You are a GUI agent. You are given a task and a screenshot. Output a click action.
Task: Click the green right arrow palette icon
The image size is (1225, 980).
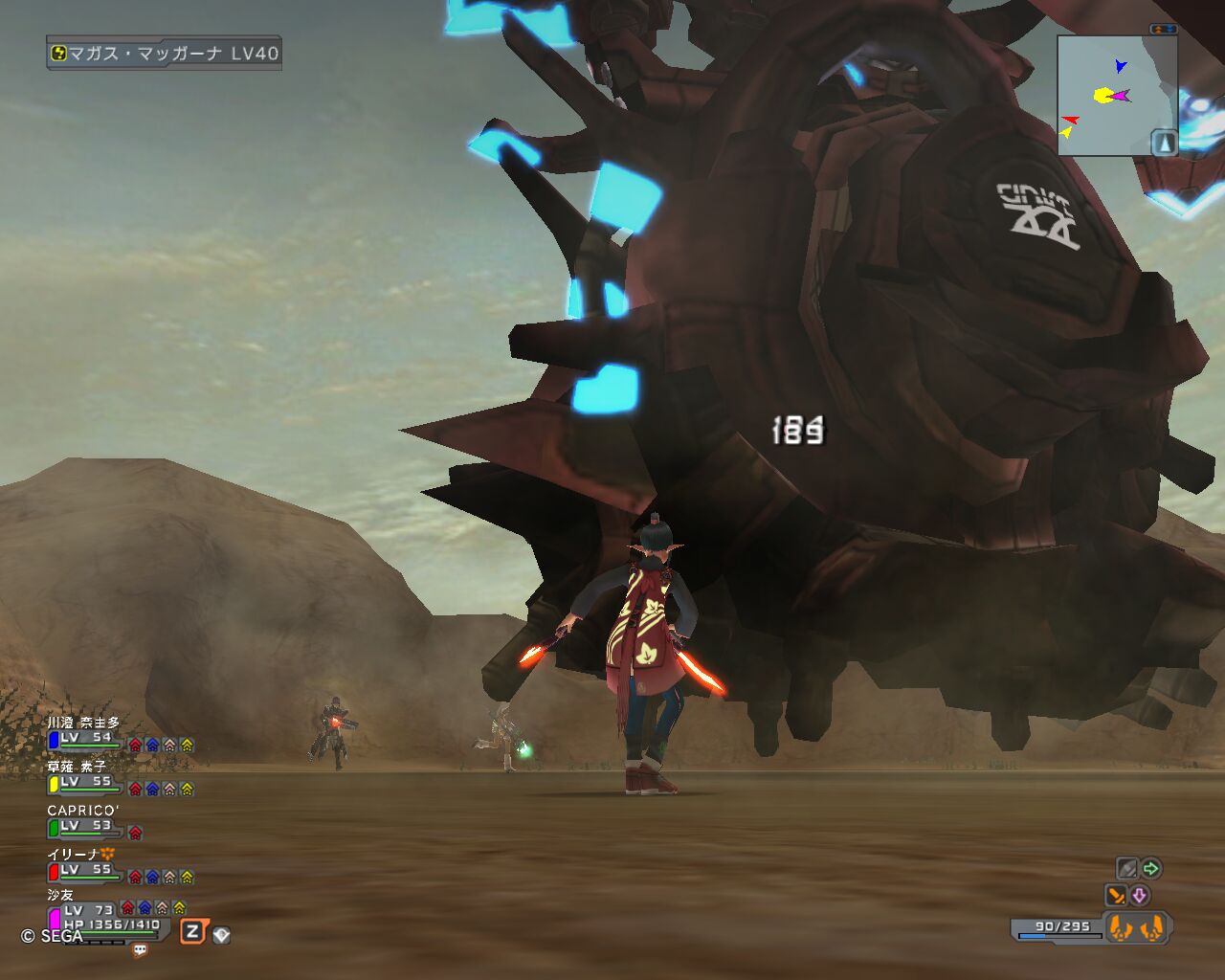pyautogui.click(x=1151, y=869)
